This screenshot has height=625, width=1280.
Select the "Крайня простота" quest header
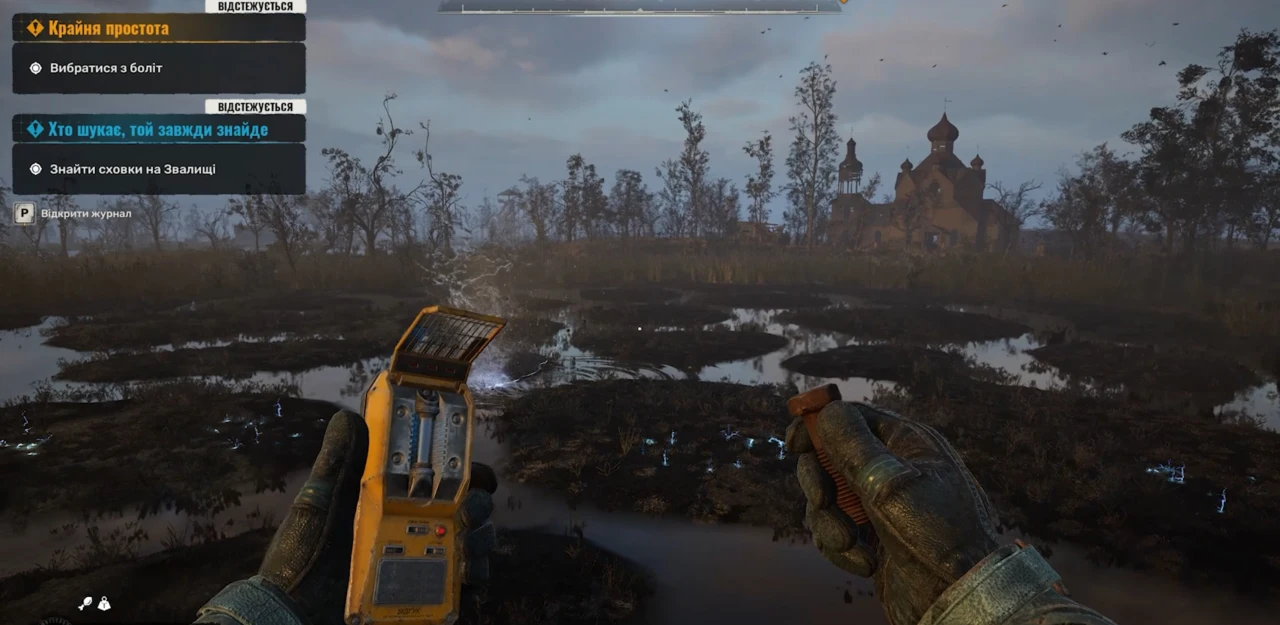point(158,28)
